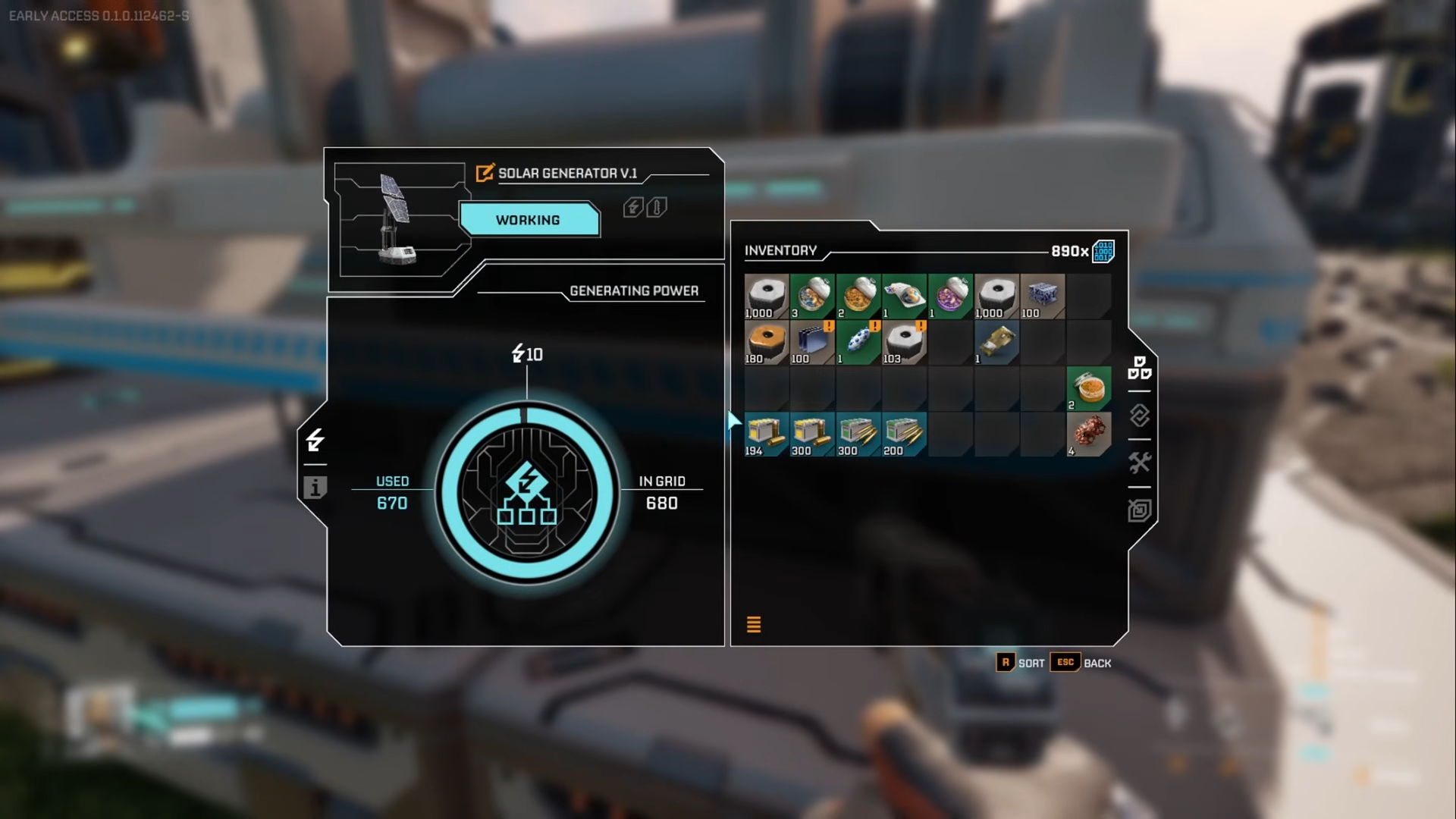Select the white hexagonal stack of 103
This screenshot has height=819, width=1456.
904,342
